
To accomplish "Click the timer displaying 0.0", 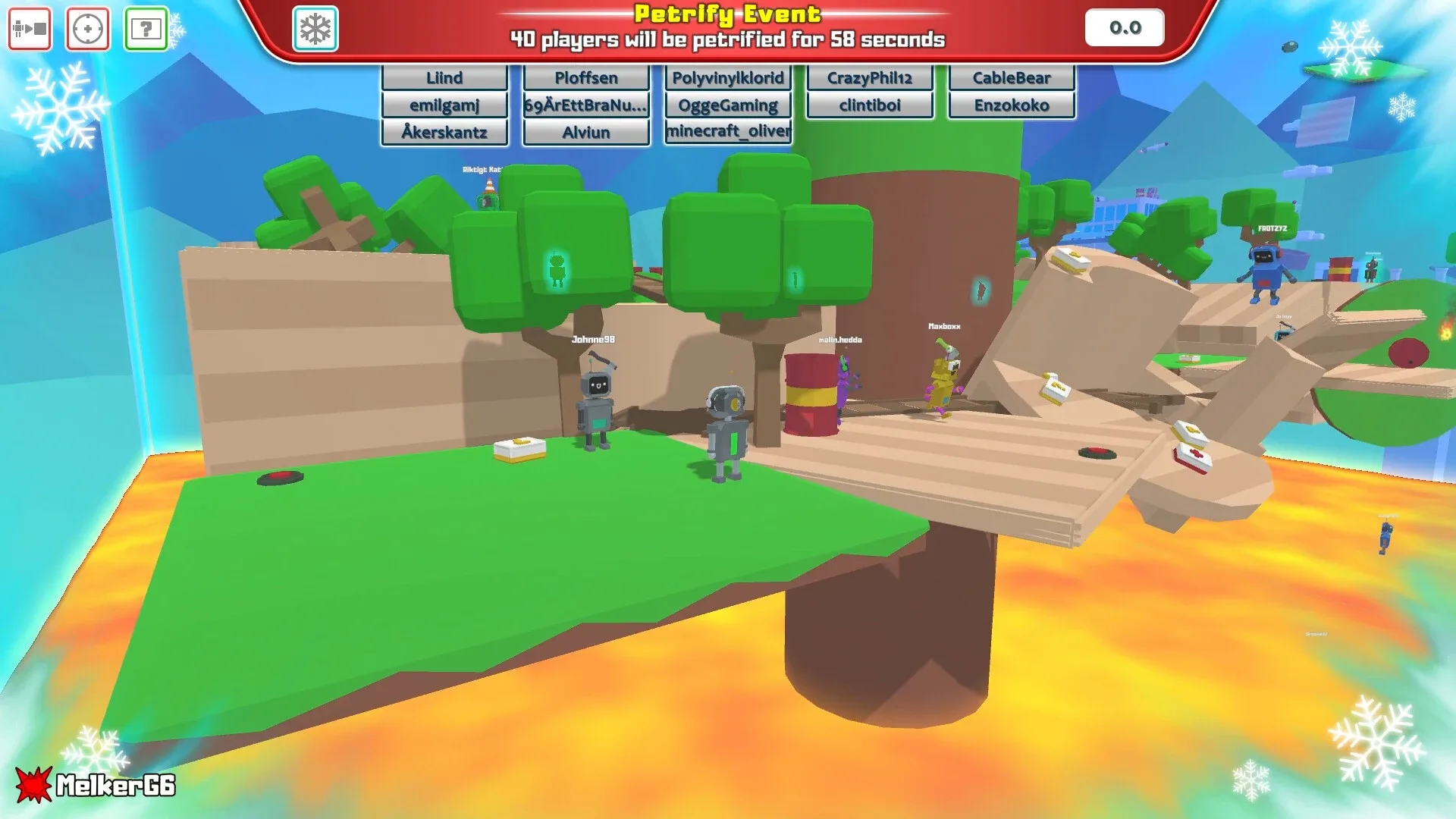I will pyautogui.click(x=1124, y=28).
